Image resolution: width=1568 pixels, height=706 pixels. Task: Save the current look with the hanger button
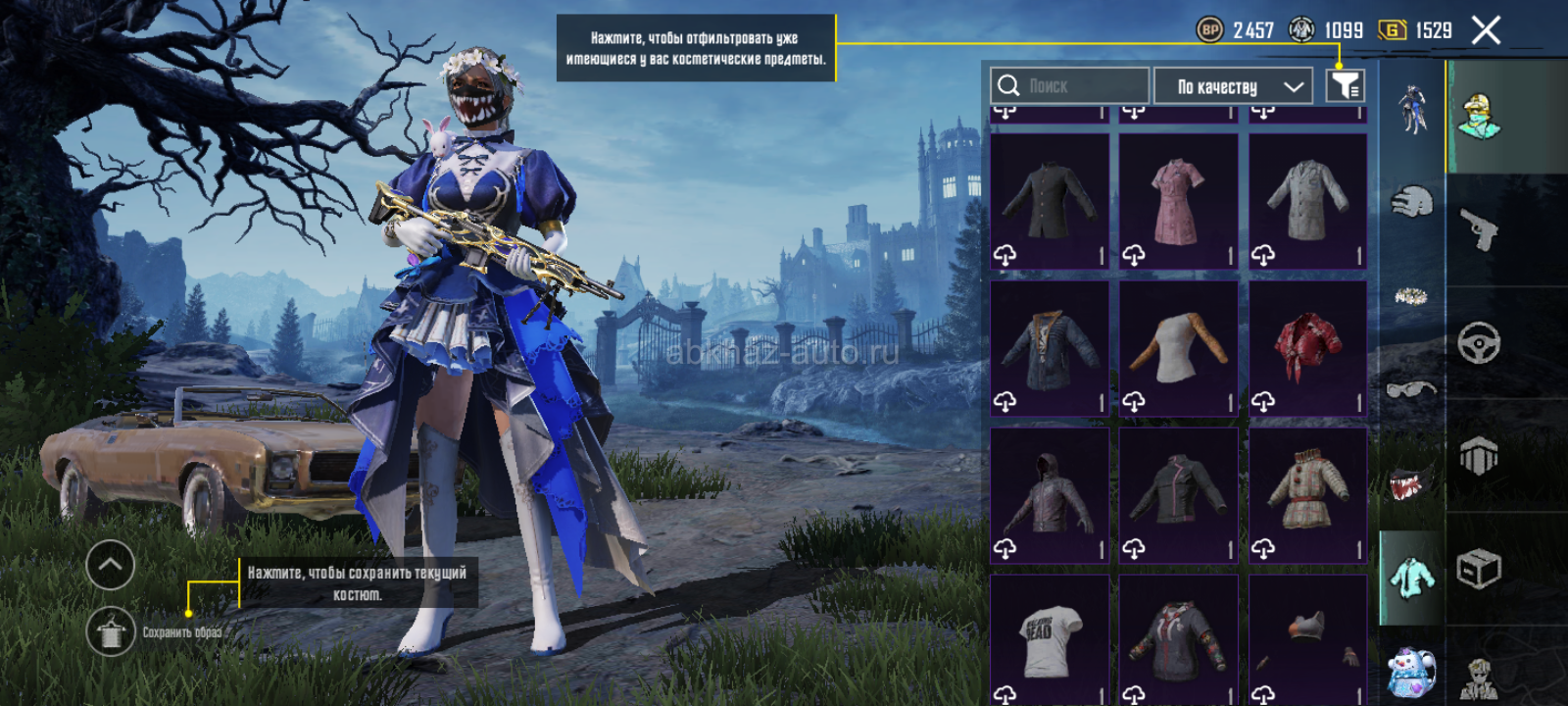tap(111, 631)
